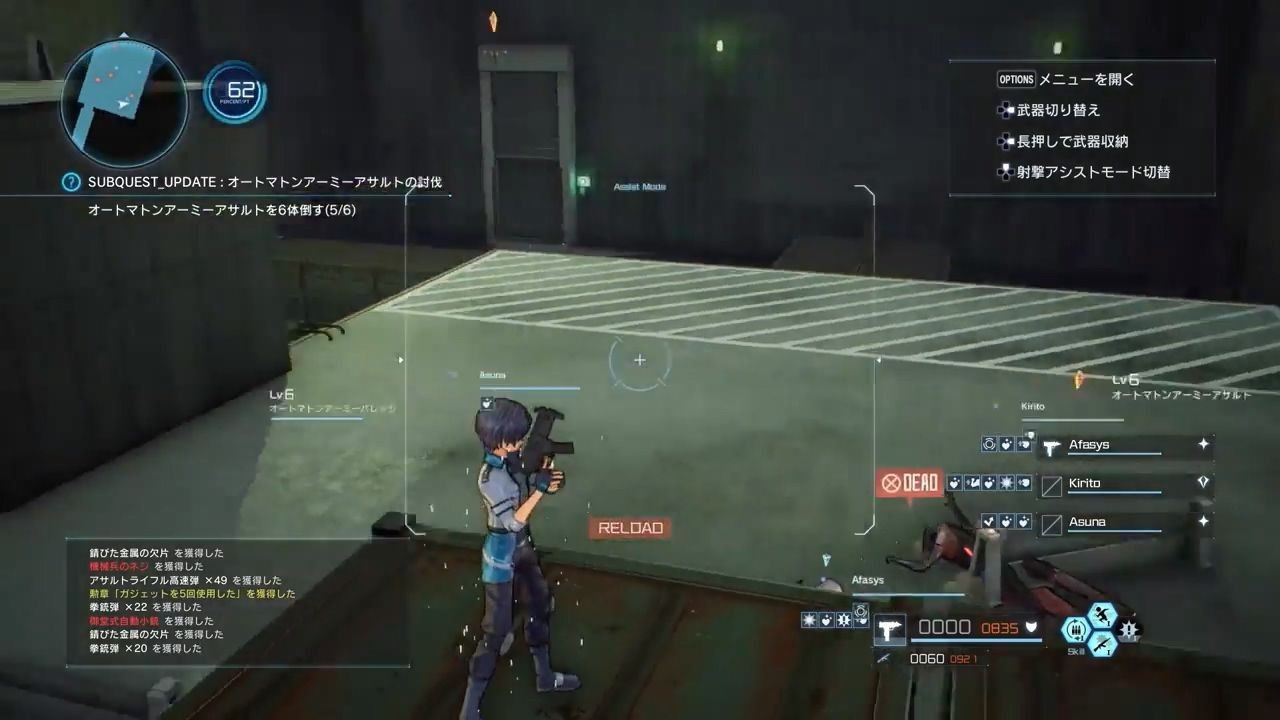The width and height of the screenshot is (1280, 720).
Task: Activate the dark burst skill hexagon
Action: (x=1130, y=631)
